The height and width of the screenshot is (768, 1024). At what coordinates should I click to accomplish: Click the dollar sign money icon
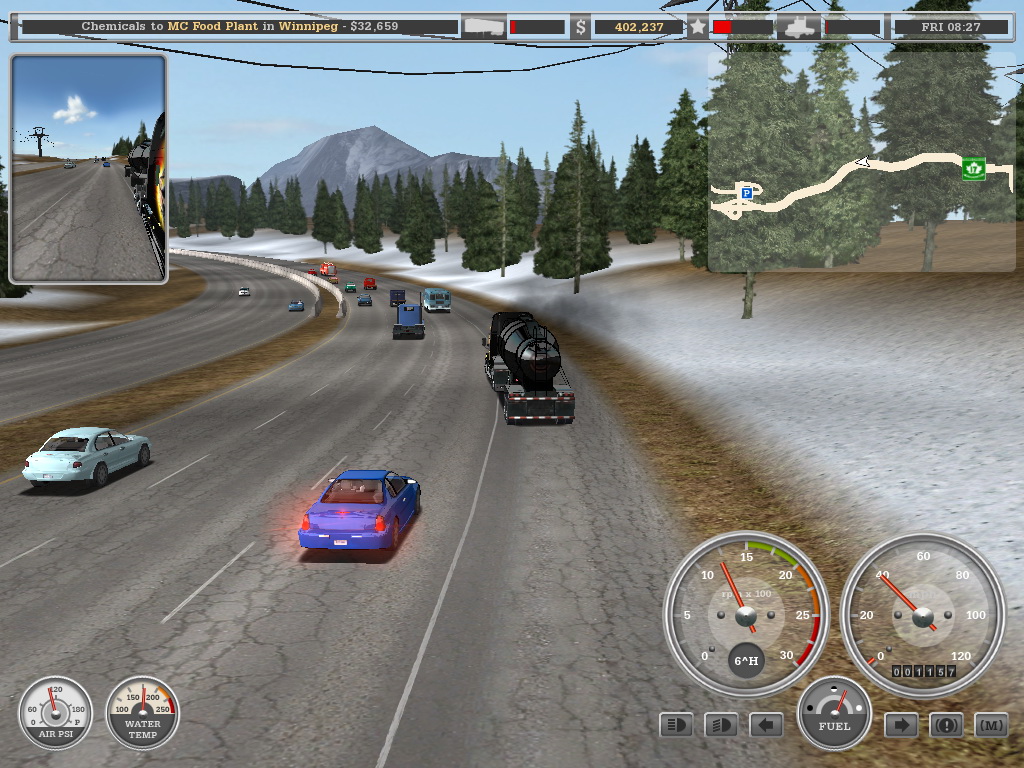pyautogui.click(x=581, y=27)
